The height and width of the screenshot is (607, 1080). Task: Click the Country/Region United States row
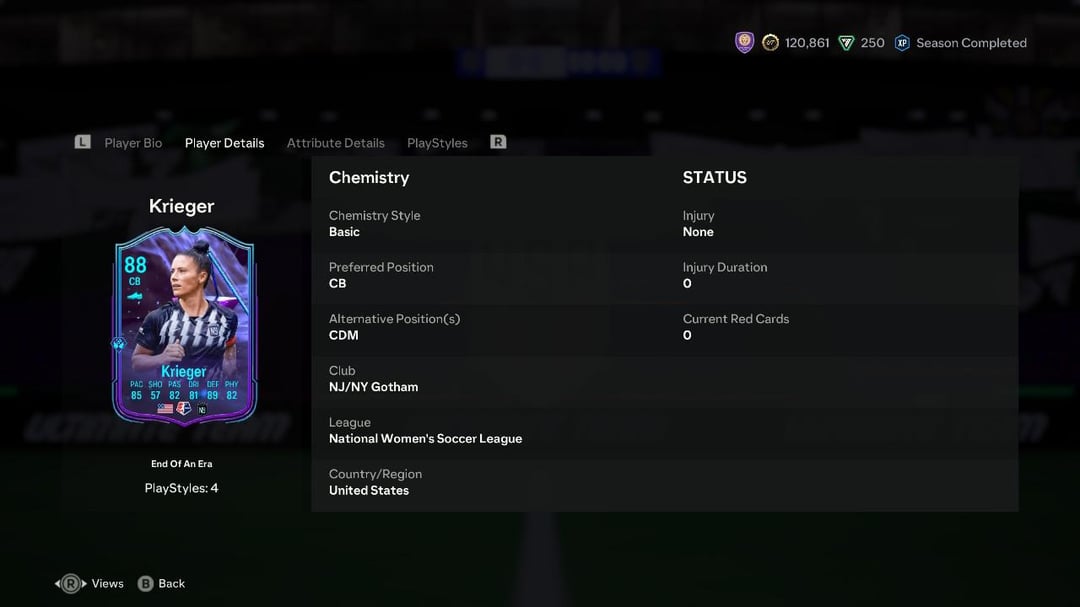tap(490, 482)
